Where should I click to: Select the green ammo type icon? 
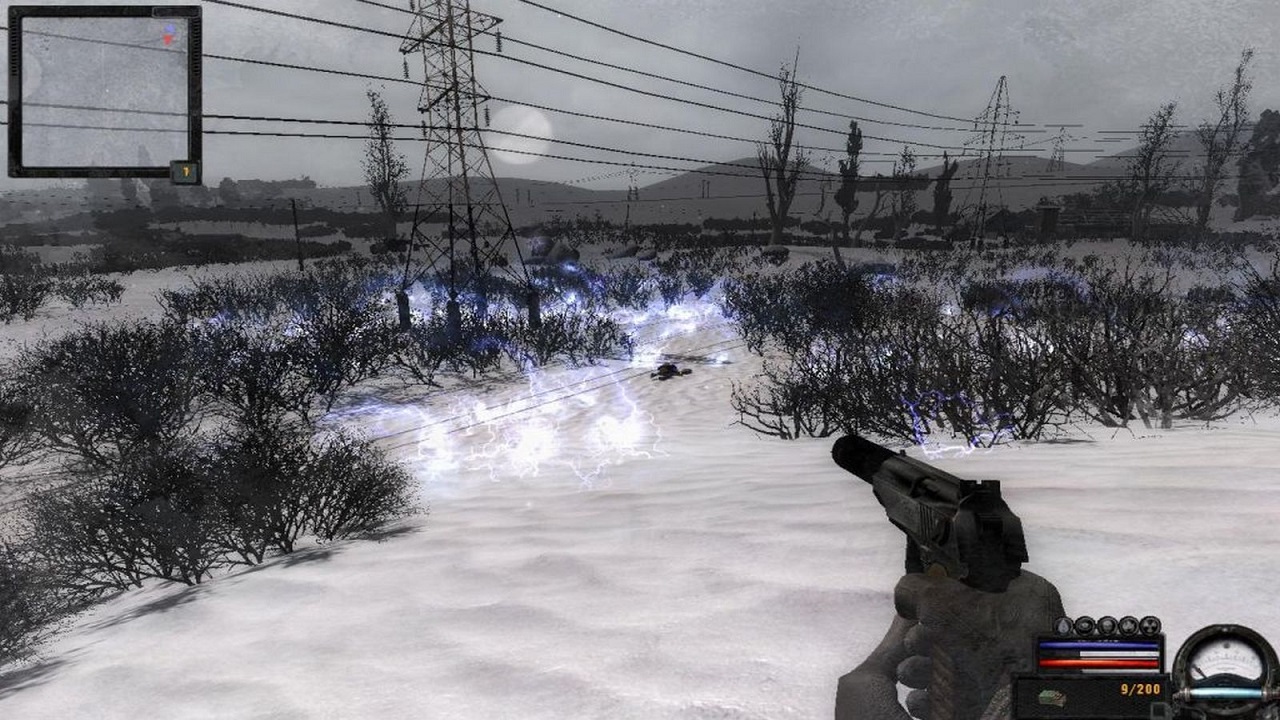pos(1051,697)
